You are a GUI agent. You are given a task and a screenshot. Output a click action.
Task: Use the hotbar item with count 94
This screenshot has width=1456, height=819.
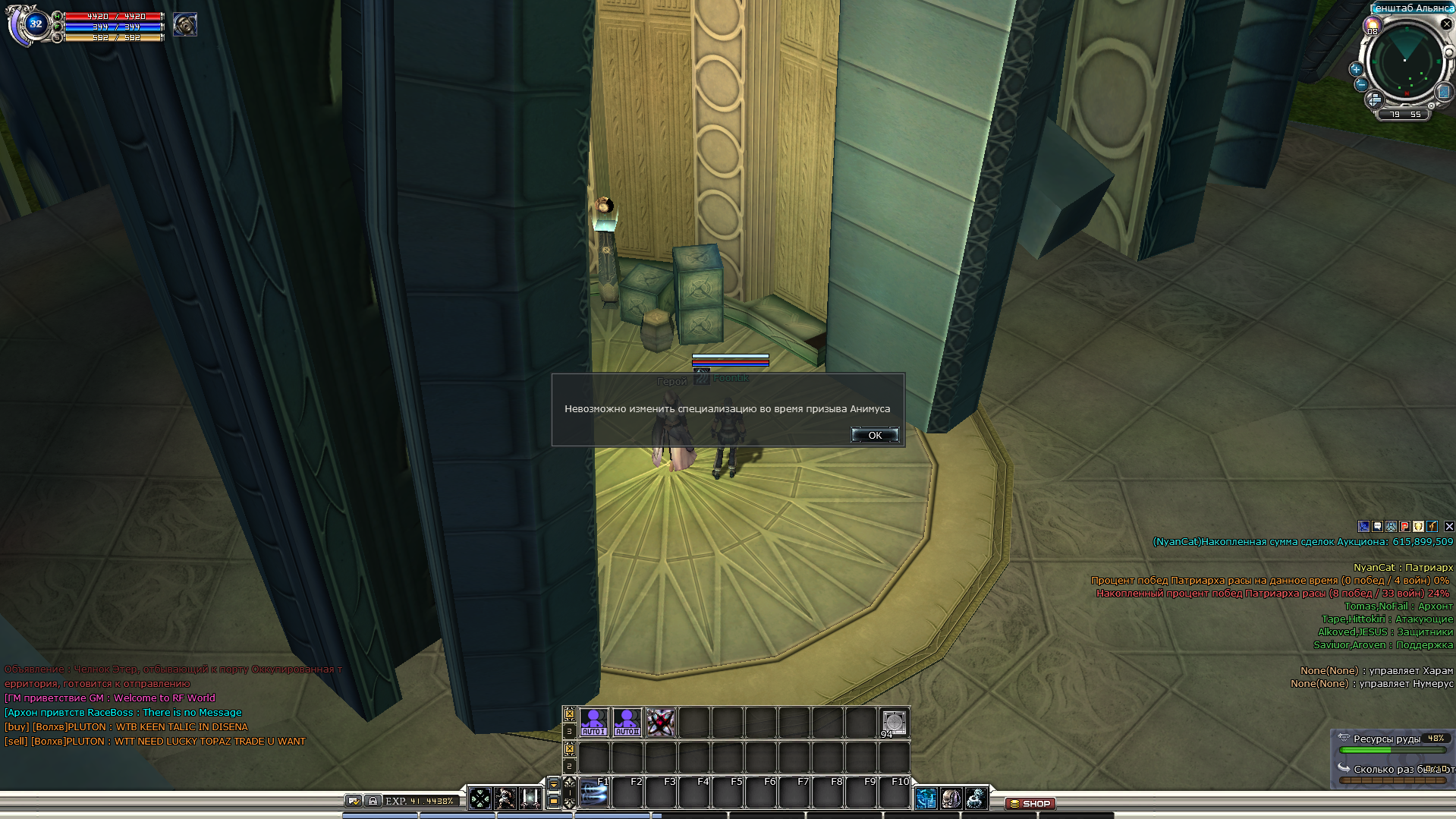pos(894,722)
